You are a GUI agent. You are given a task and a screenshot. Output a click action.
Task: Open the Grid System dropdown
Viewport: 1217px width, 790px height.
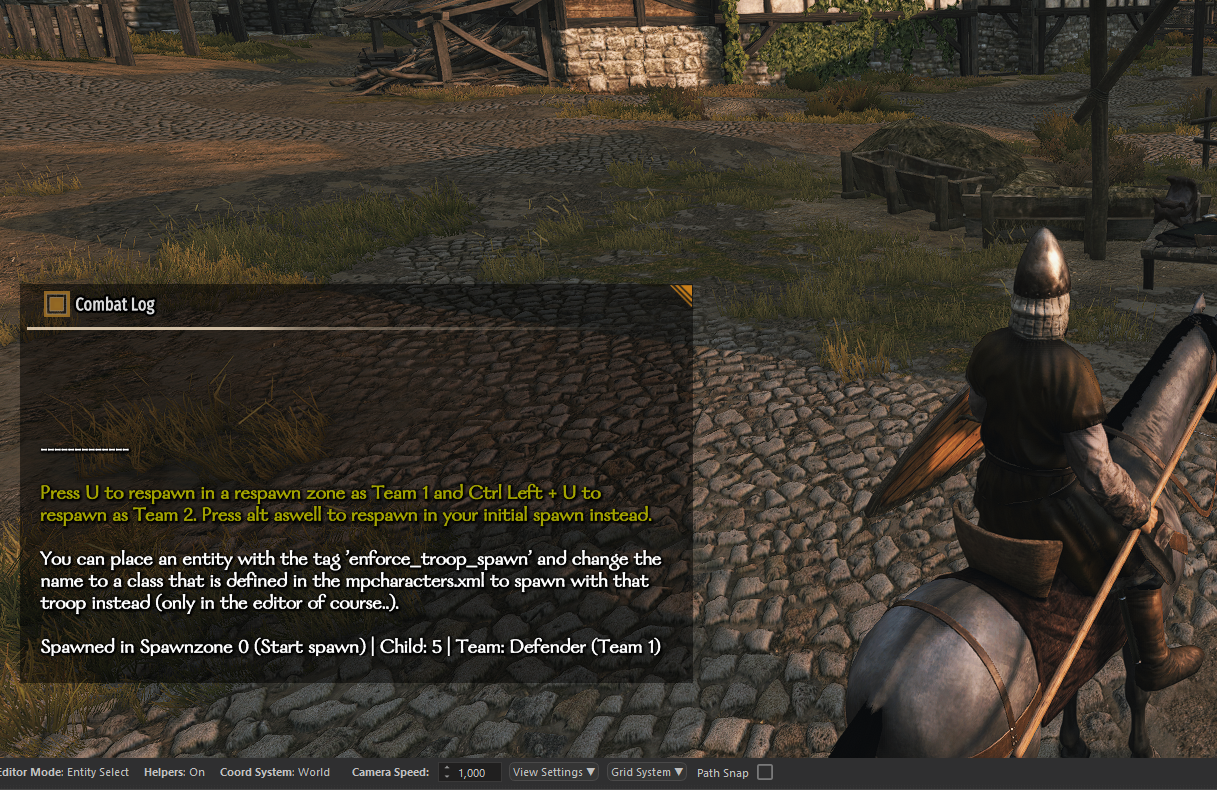(647, 772)
